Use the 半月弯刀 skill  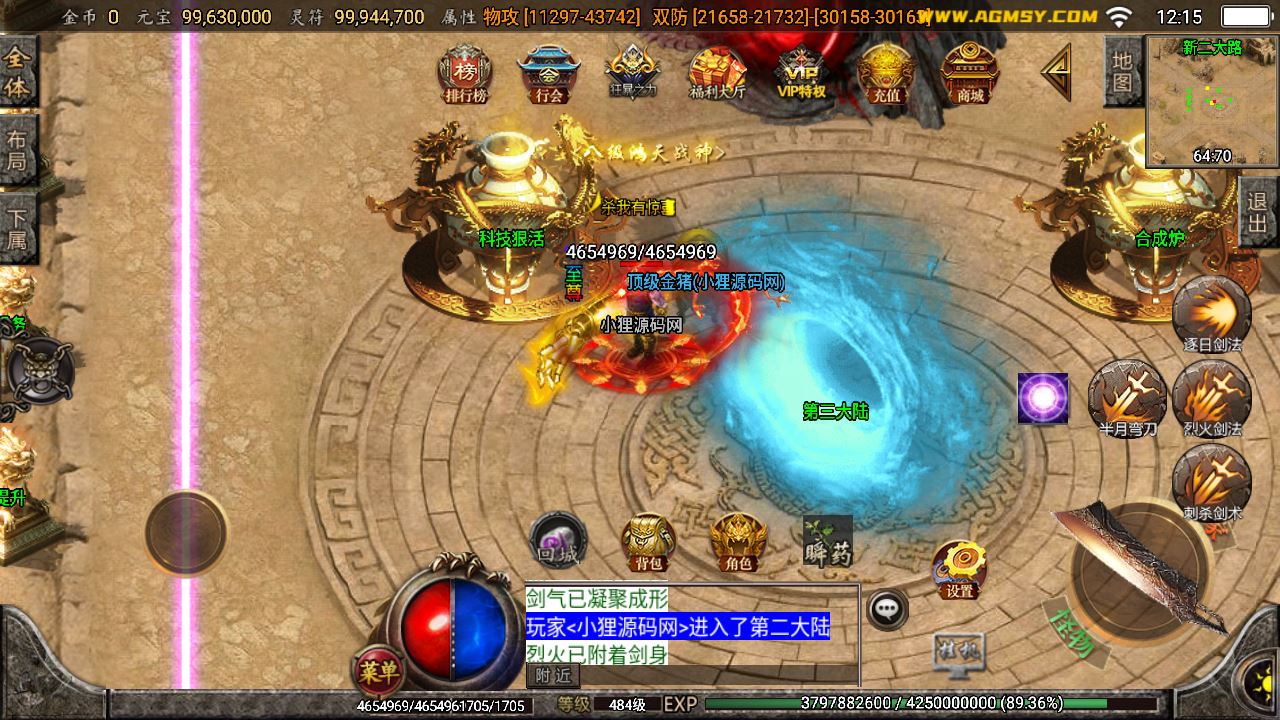click(1127, 397)
